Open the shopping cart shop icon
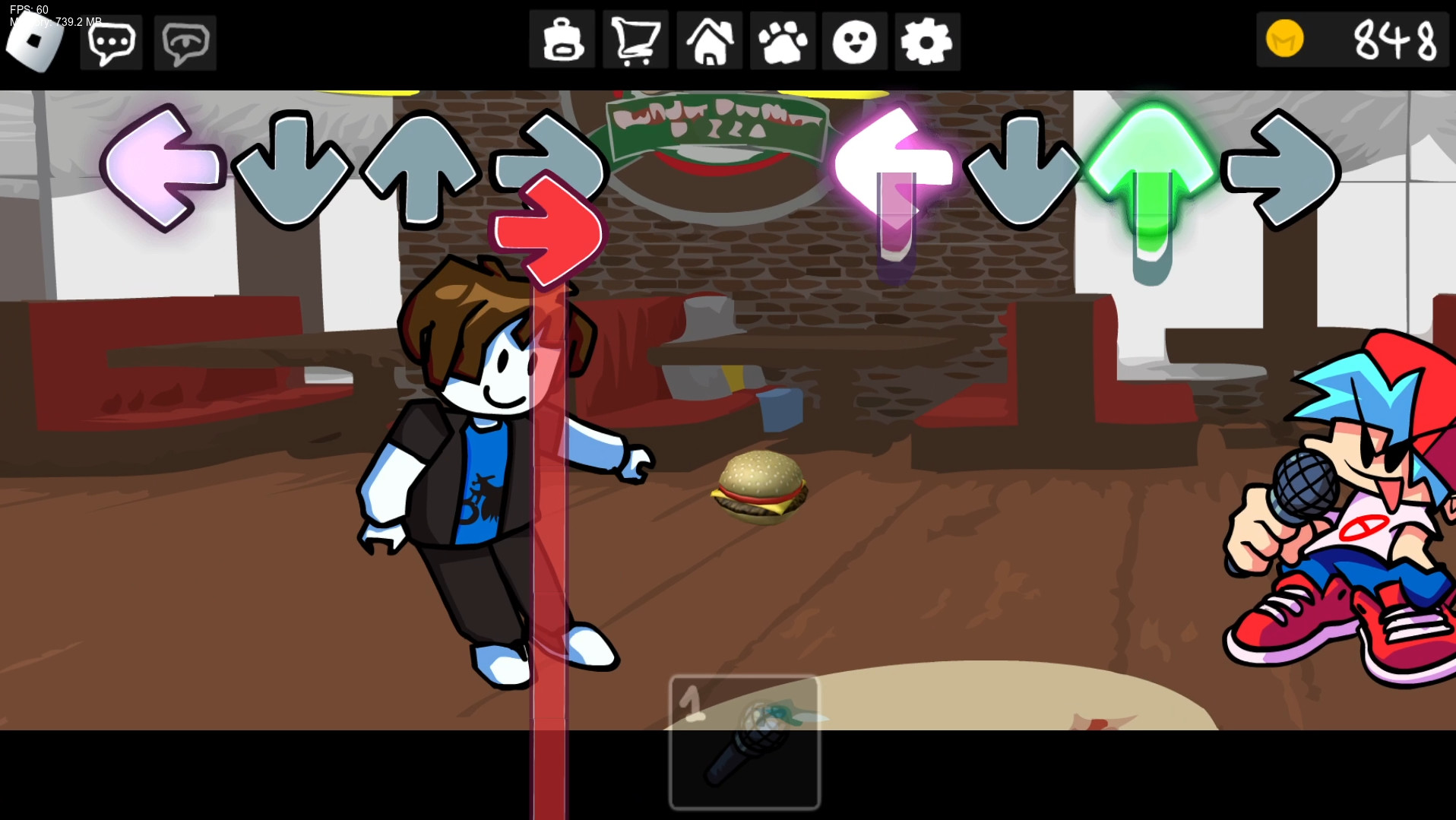The width and height of the screenshot is (1456, 820). (635, 42)
